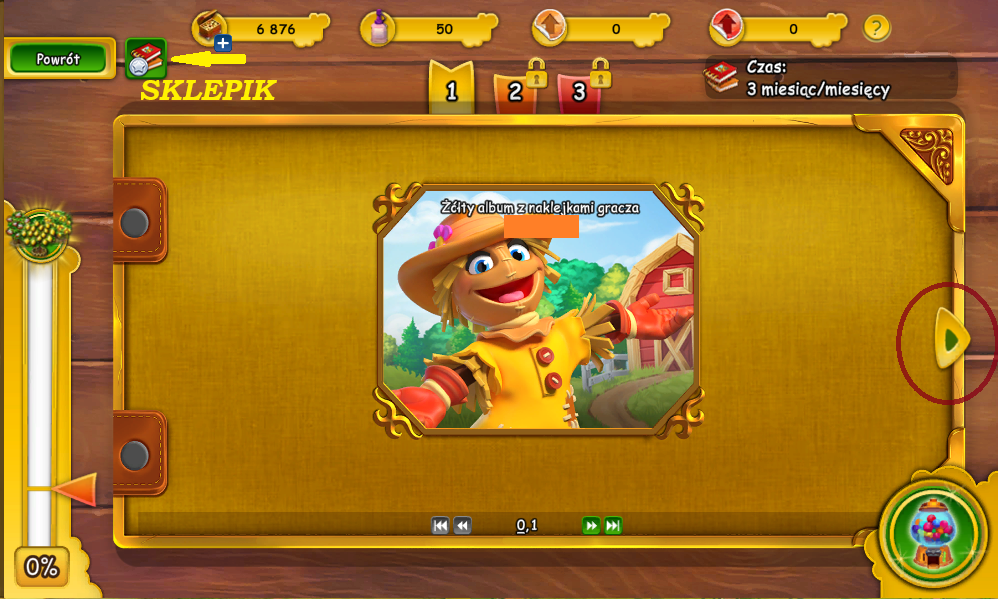Jump to the last album page
998x599 pixels.
[613, 526]
